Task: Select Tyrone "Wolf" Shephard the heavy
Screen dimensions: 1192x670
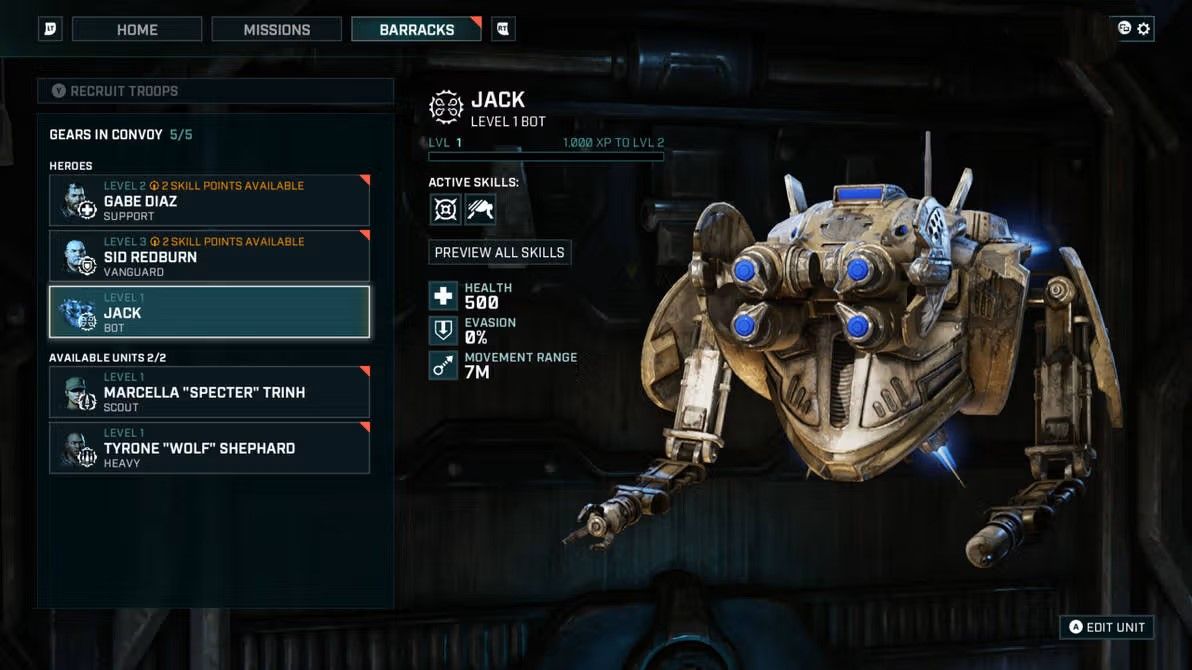Action: pyautogui.click(x=209, y=448)
